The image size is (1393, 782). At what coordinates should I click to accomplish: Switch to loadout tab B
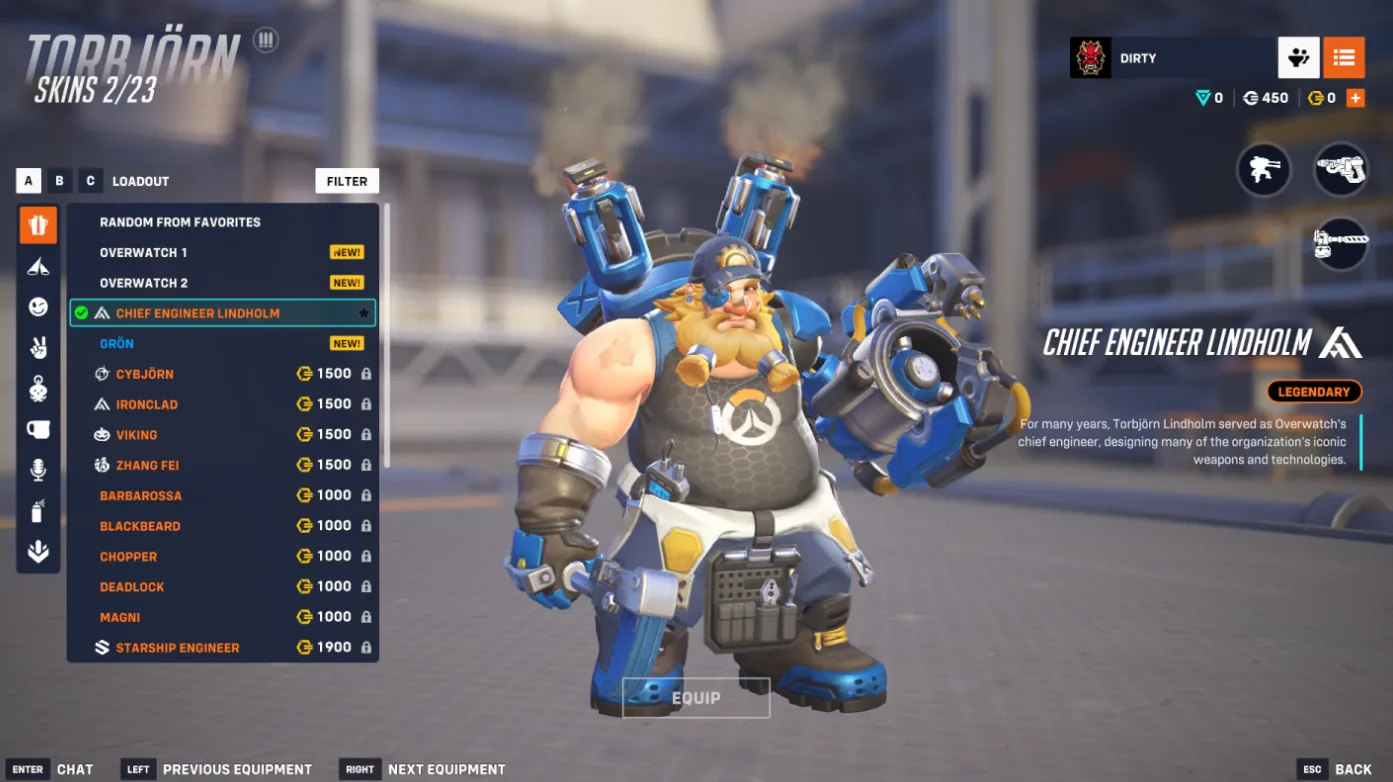[58, 180]
